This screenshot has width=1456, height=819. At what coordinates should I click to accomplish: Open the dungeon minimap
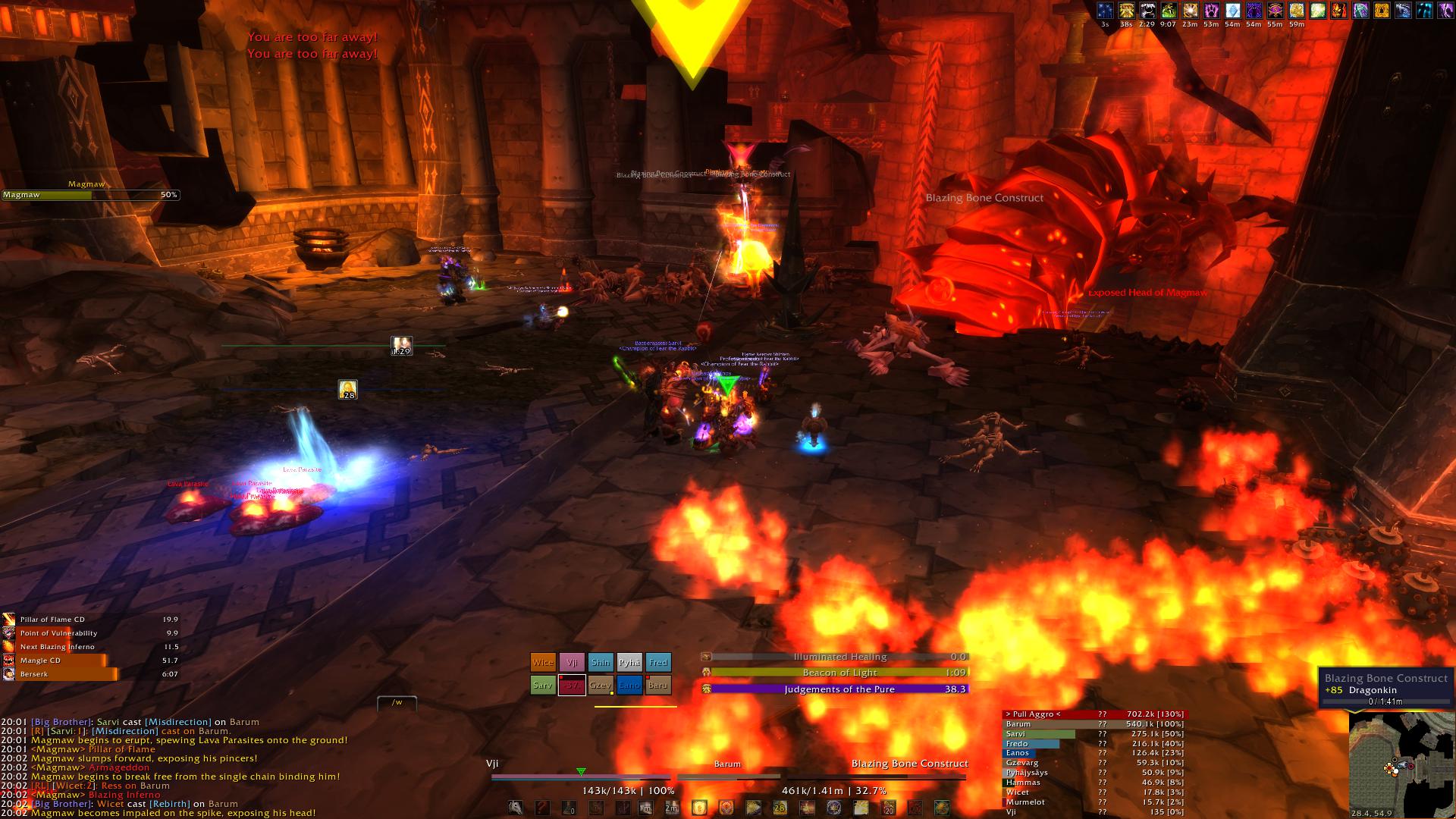[x=1401, y=765]
